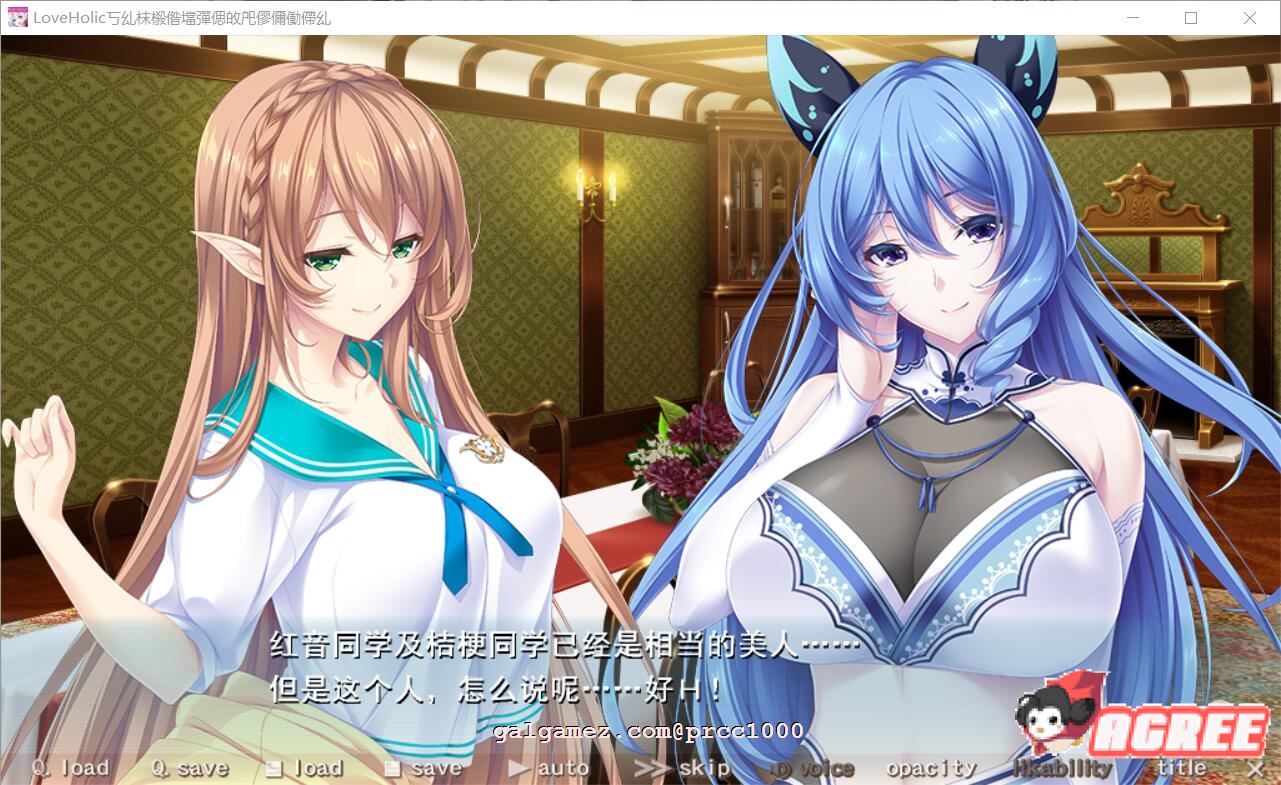Open the load screen via load file icon
Viewport: 1281px width, 785px height.
tap(272, 768)
